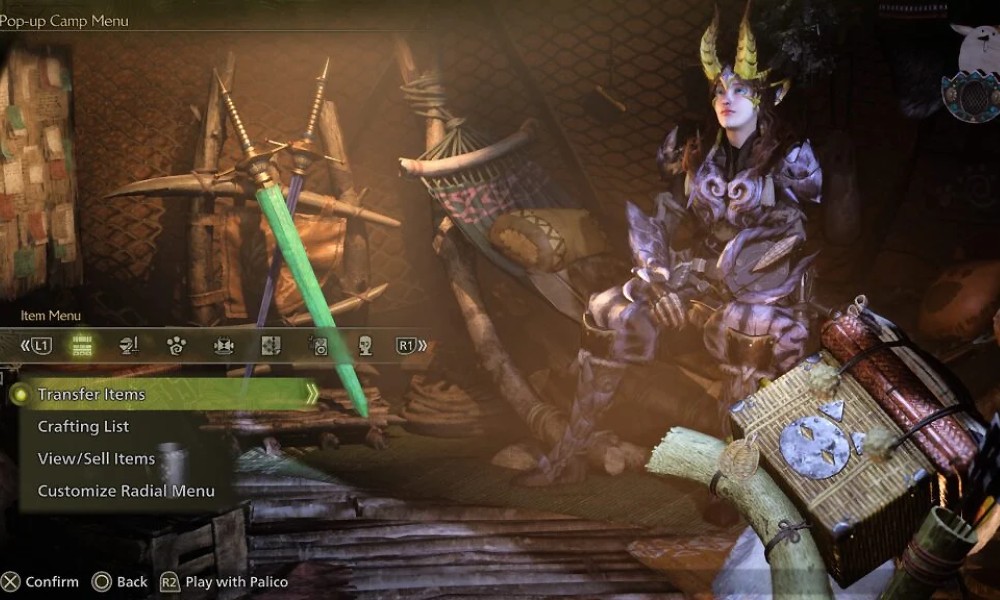Switch to the equipment tab with armor icon
The image size is (1000, 600).
coord(129,346)
